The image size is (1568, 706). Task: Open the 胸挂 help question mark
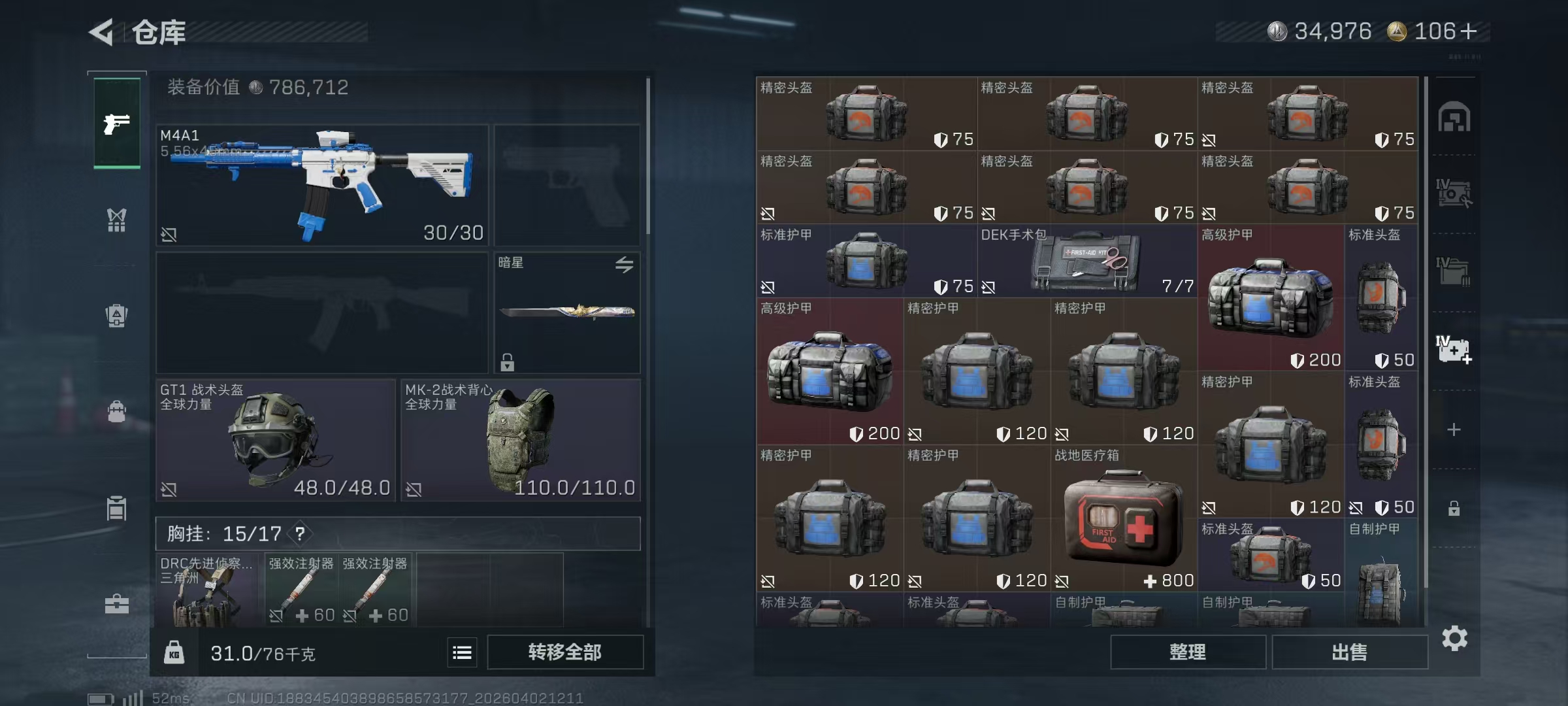pos(300,533)
